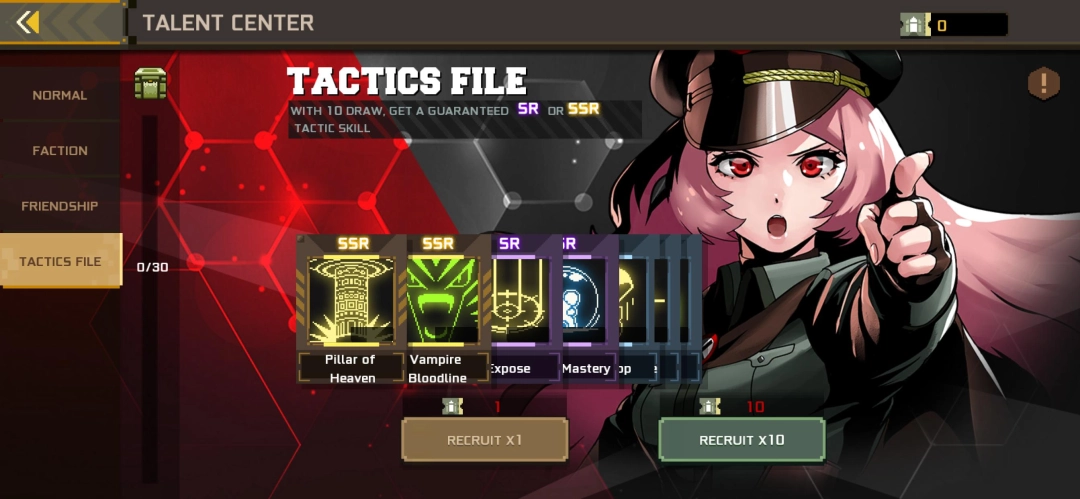Screen dimensions: 1080x499
Task: Open the green chest reward icon
Action: [x=151, y=83]
